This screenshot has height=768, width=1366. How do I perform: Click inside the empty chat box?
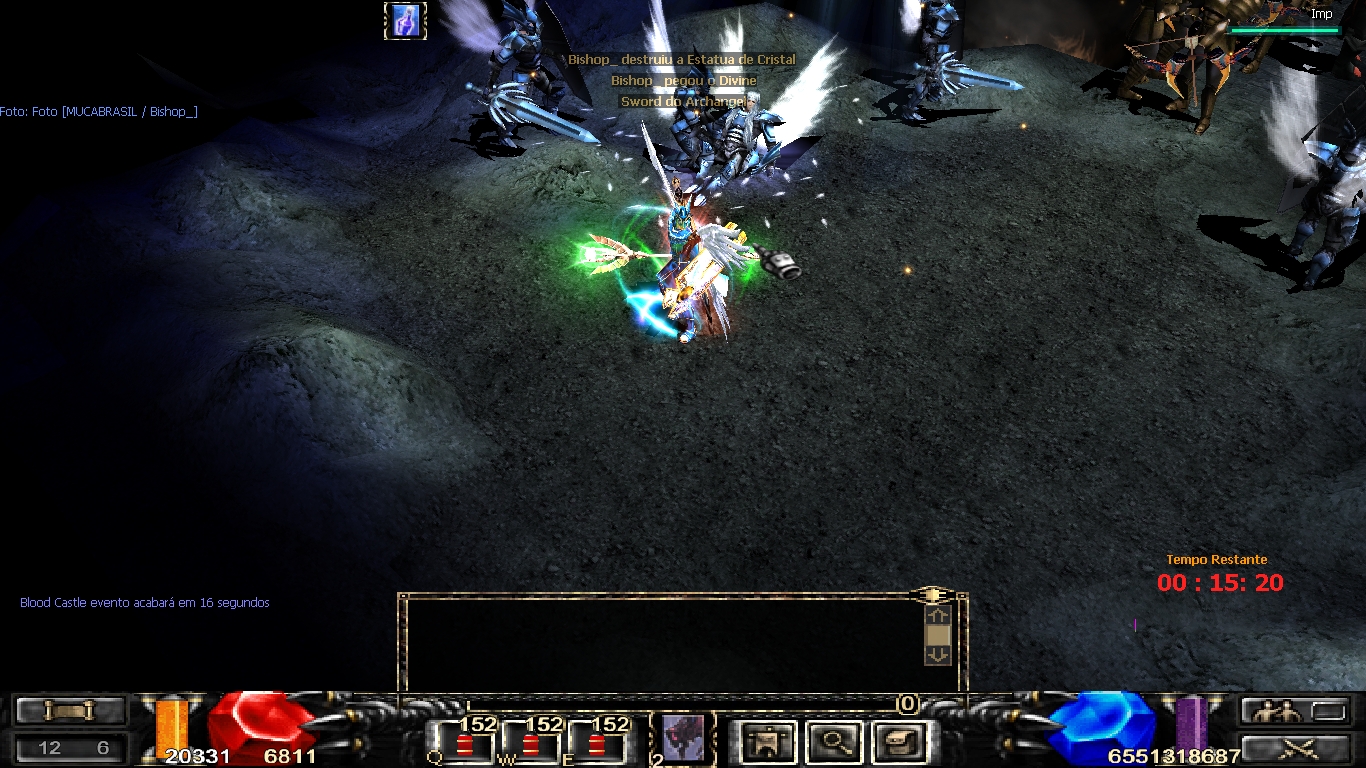pos(660,642)
